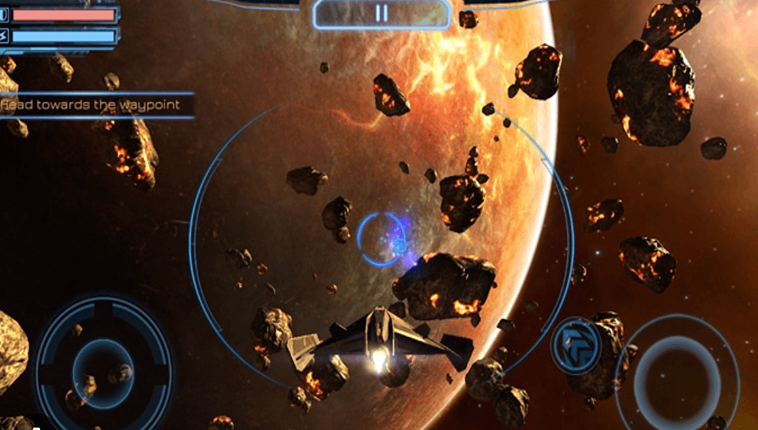Image resolution: width=758 pixels, height=430 pixels.
Task: Pause the game with the top button
Action: tap(381, 14)
